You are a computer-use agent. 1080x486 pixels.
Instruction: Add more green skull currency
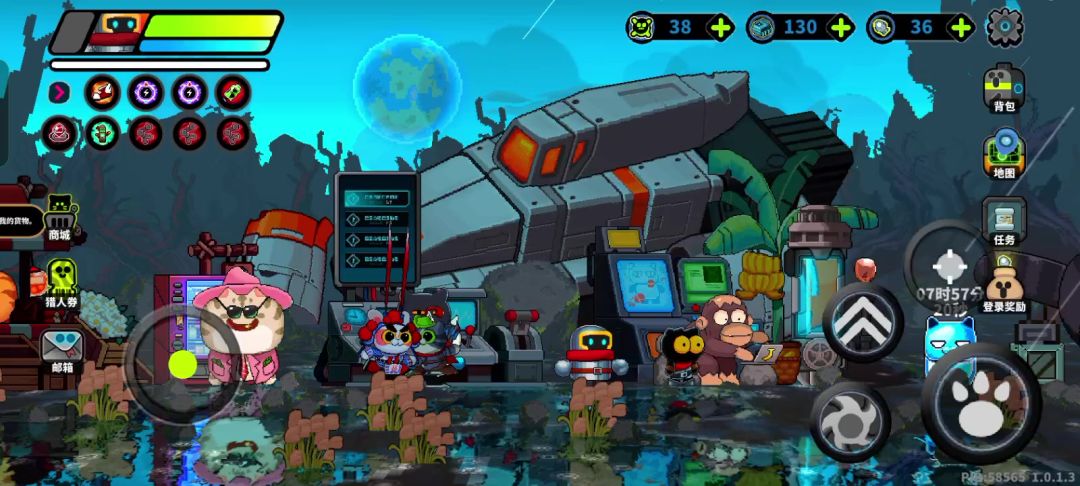click(720, 27)
